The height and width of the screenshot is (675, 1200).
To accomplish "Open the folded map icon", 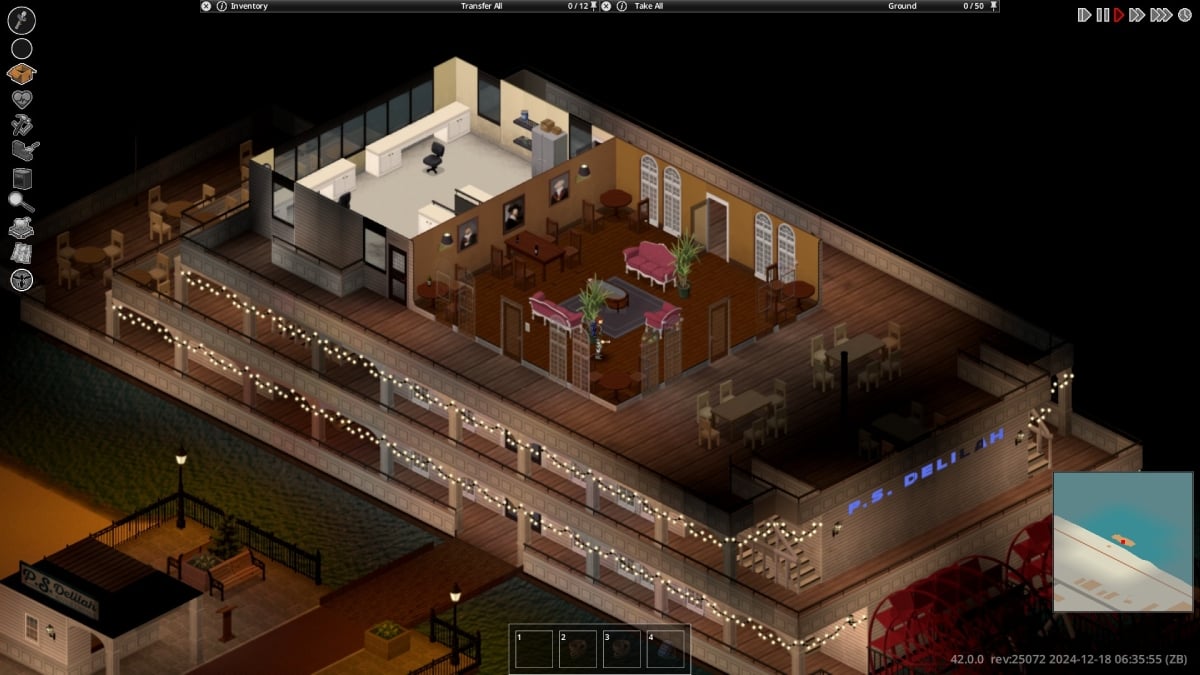I will click(x=21, y=254).
